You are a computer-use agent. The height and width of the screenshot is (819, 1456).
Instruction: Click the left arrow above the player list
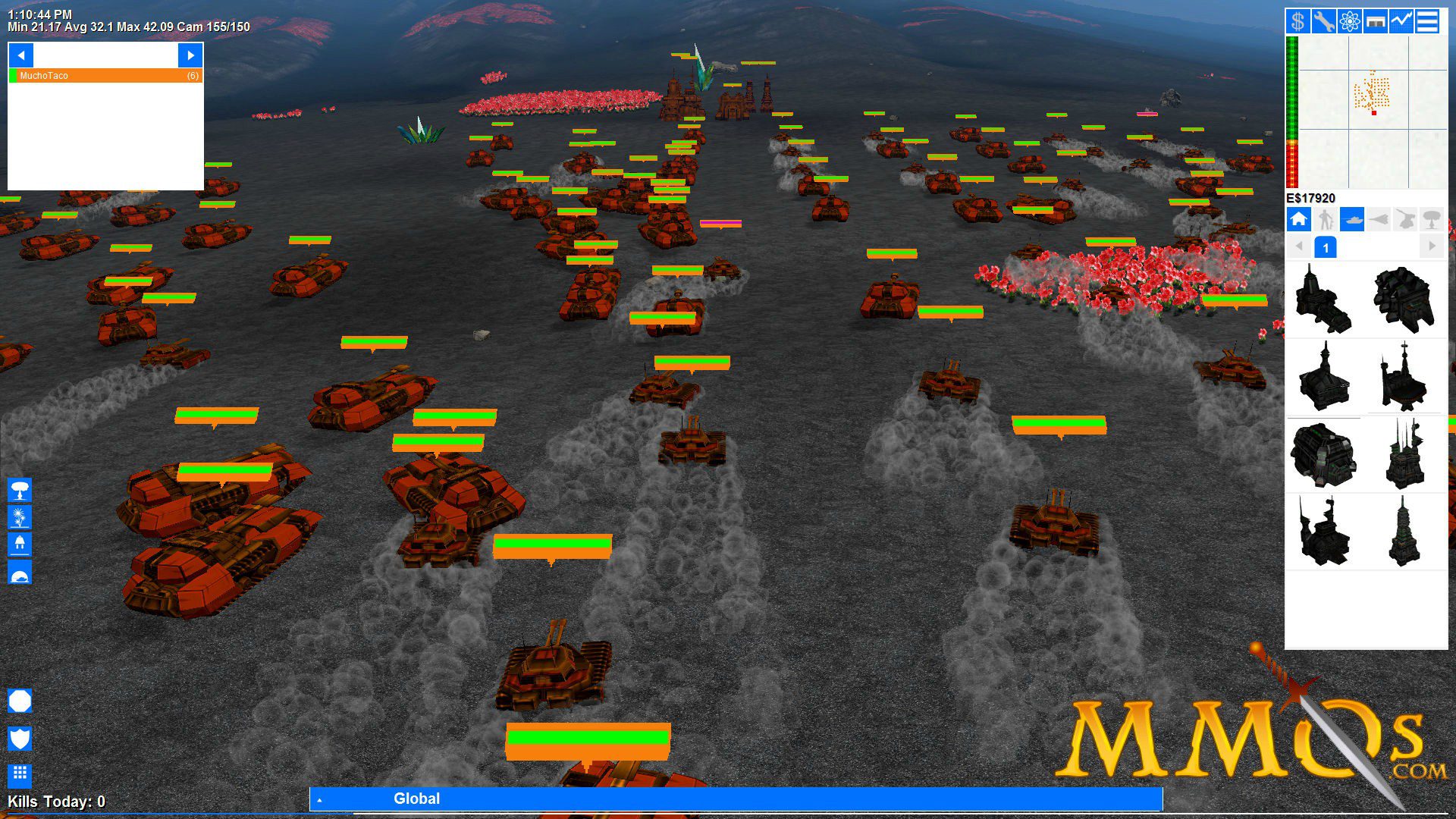20,55
